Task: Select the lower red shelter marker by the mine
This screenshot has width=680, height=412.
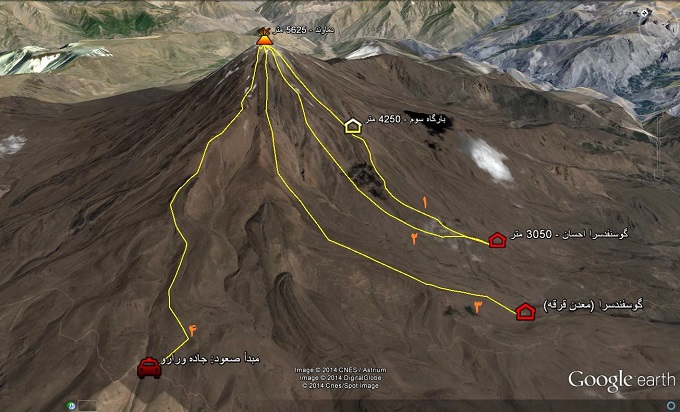Action: 526,312
